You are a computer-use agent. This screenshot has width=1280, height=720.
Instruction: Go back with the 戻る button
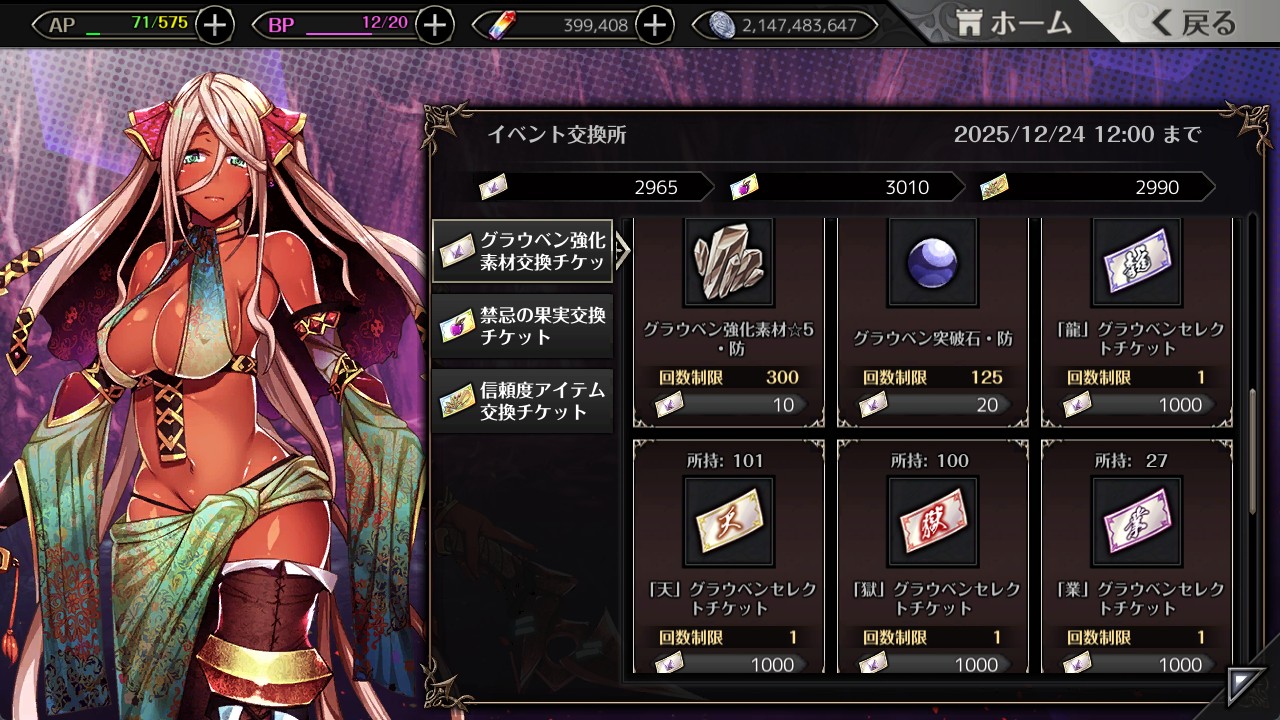coord(1194,24)
